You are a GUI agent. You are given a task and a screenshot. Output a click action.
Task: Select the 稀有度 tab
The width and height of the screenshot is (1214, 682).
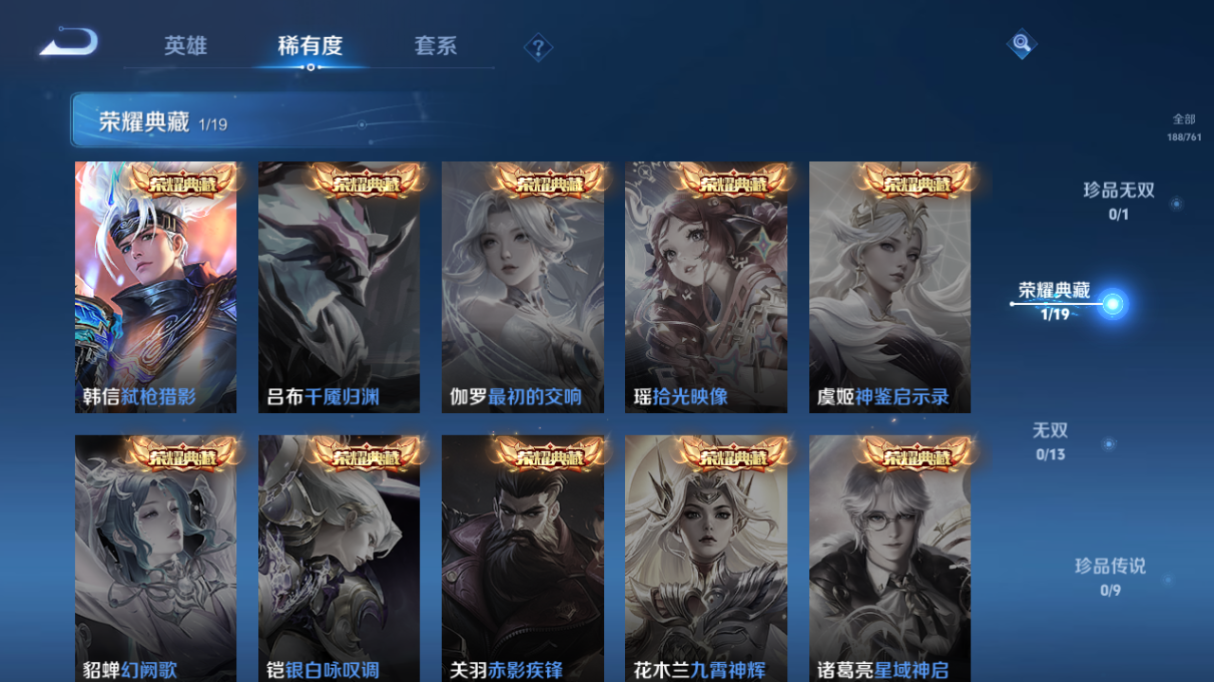[x=310, y=46]
